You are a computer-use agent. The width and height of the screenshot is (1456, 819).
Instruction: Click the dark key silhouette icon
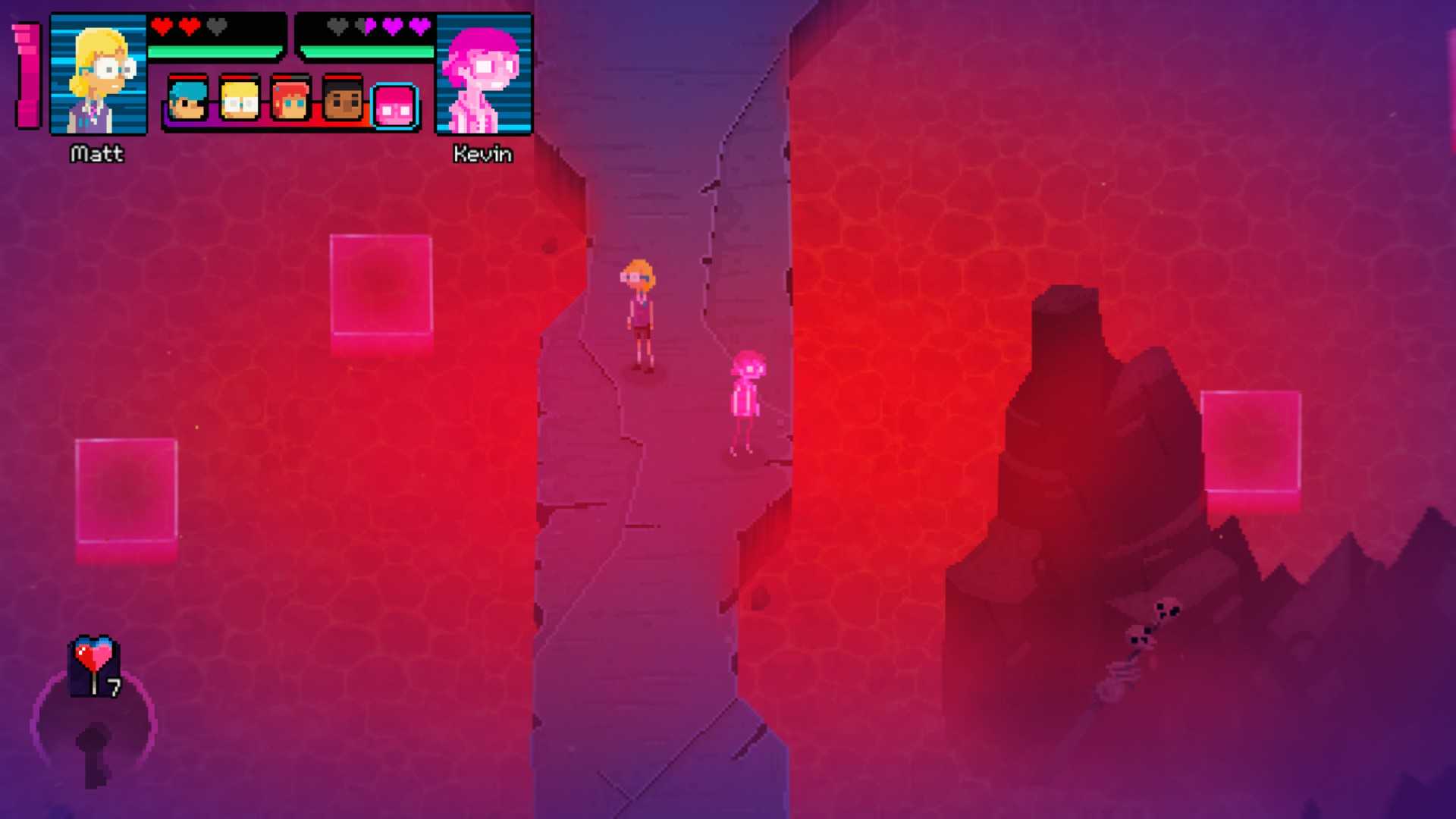coord(94,753)
